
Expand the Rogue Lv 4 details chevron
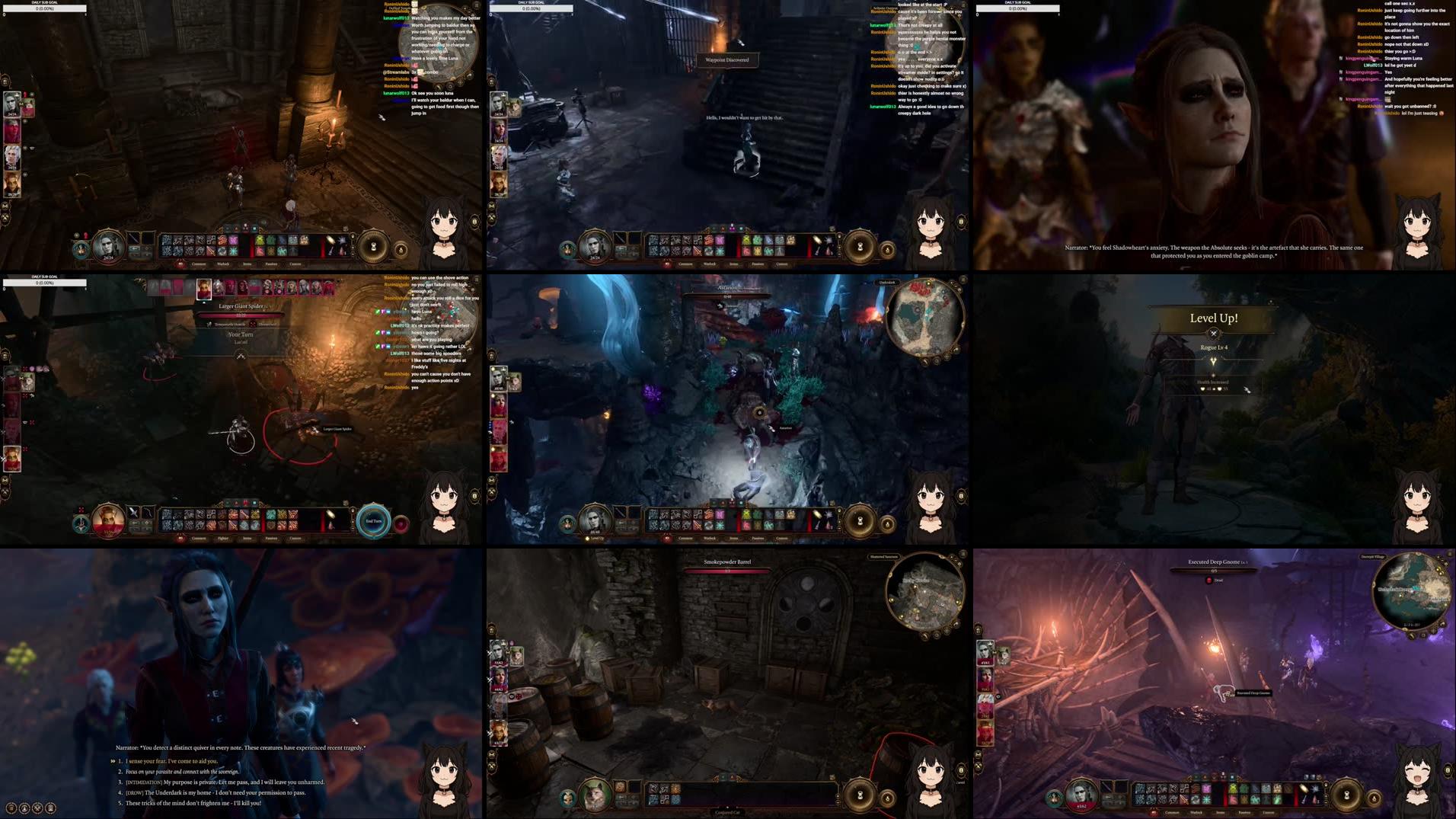(1213, 360)
